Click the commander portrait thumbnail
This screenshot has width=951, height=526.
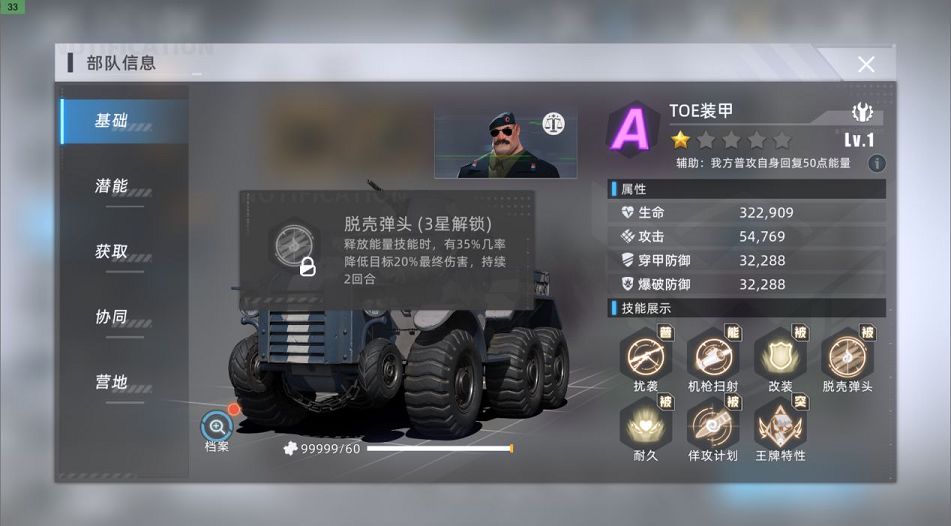tap(504, 144)
